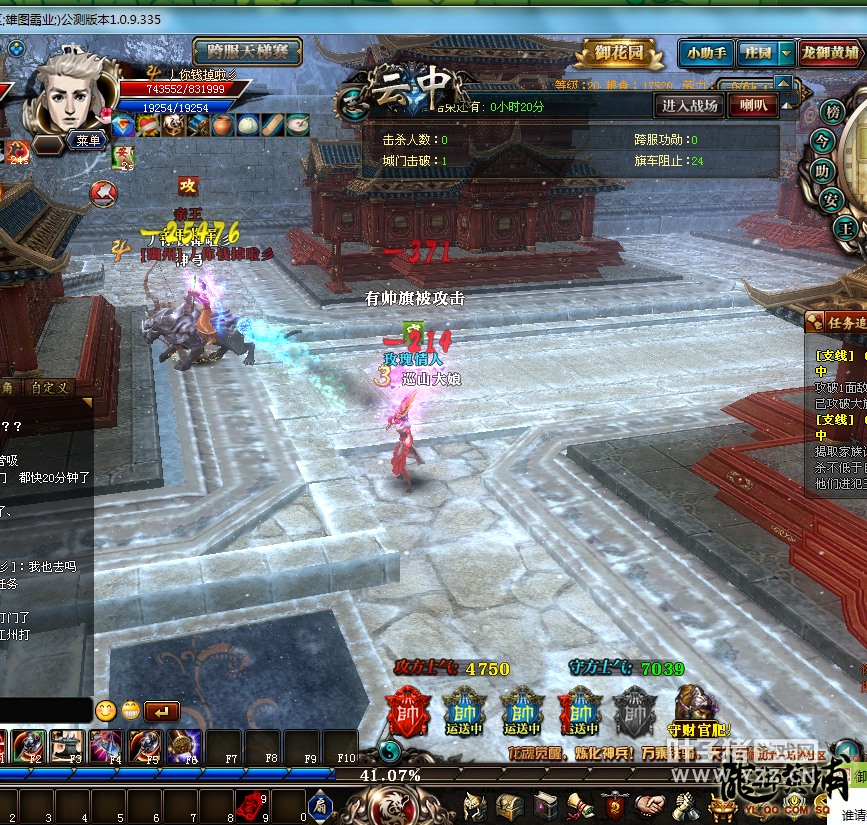Select the 龙御黄埔 button
The width and height of the screenshot is (867, 825).
(x=831, y=53)
